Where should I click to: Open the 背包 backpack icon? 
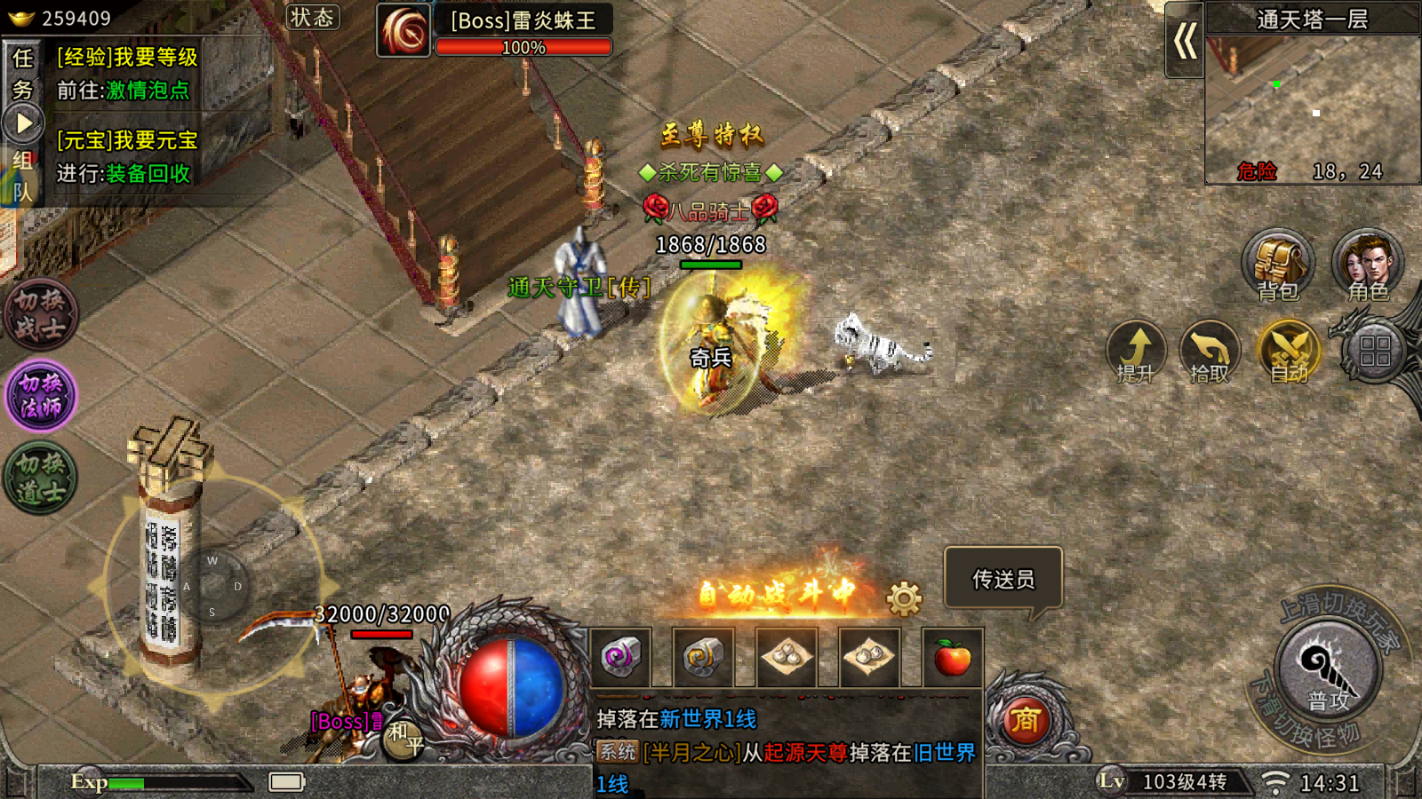(x=1277, y=262)
